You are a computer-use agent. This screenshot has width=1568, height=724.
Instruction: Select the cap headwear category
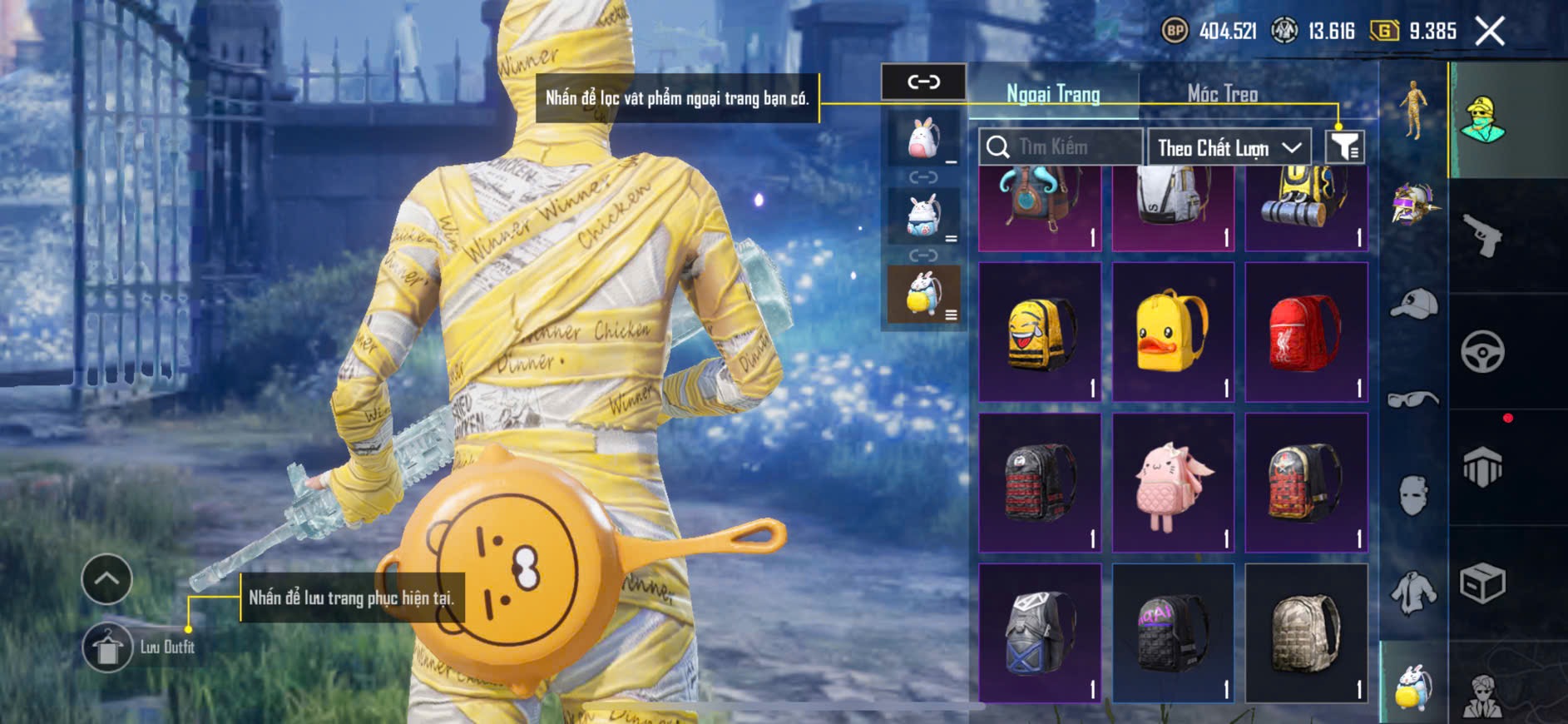(1413, 304)
